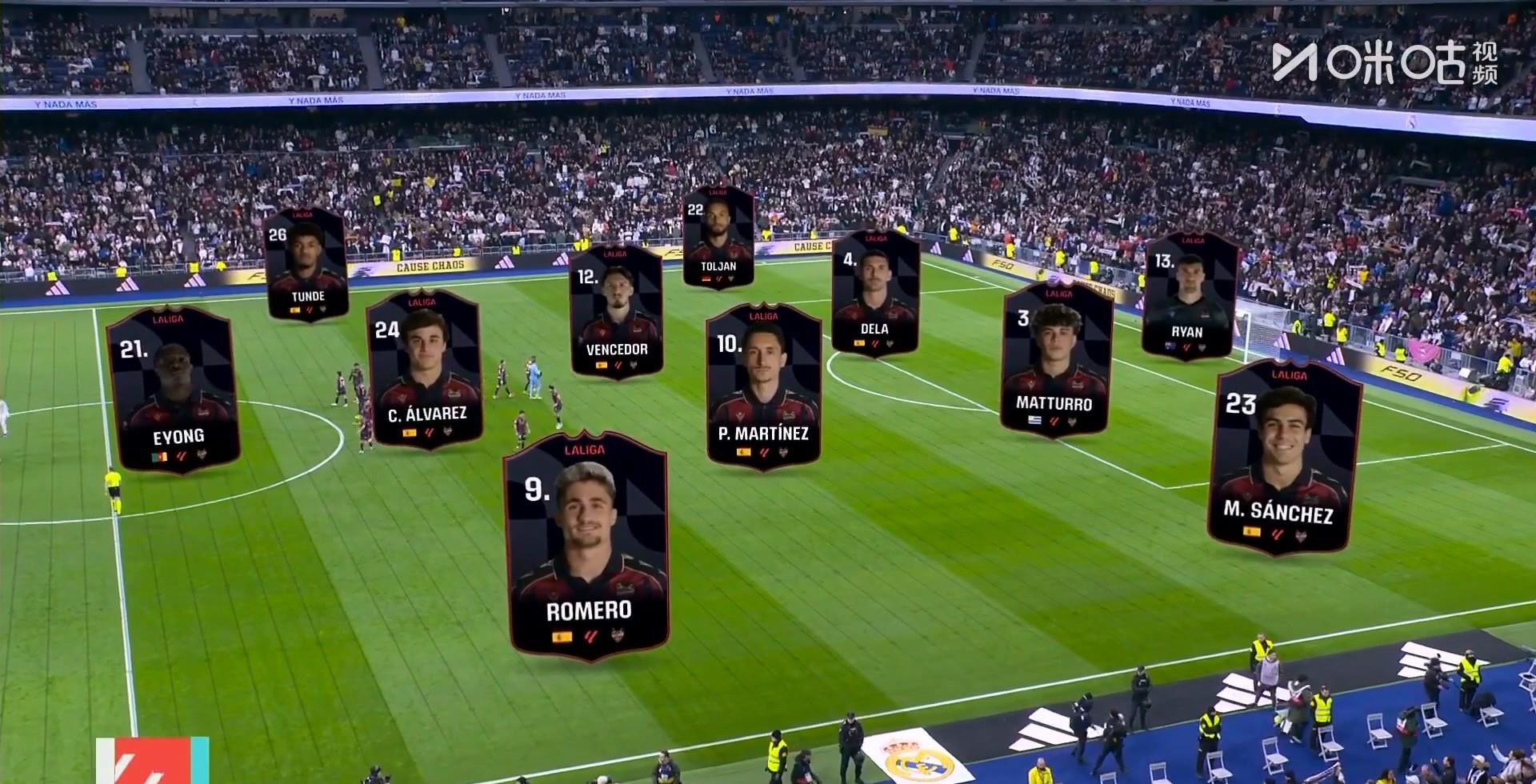The height and width of the screenshot is (784, 1536).
Task: Open the Vencedor number 12 card
Action: click(616, 312)
